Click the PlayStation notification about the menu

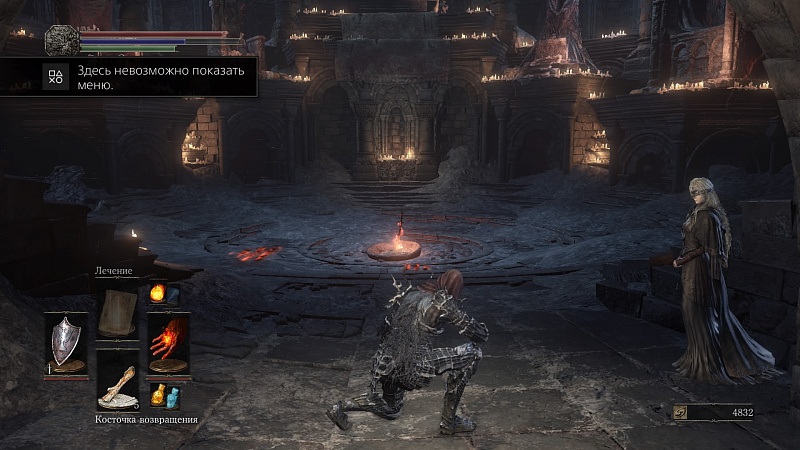pyautogui.click(x=128, y=77)
